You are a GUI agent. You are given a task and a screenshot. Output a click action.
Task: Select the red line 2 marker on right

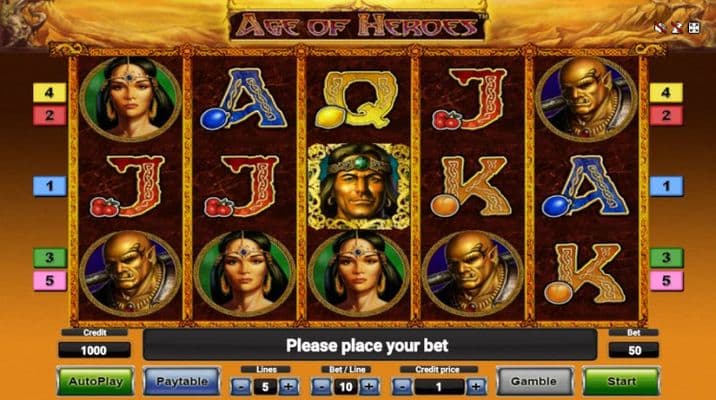click(666, 115)
